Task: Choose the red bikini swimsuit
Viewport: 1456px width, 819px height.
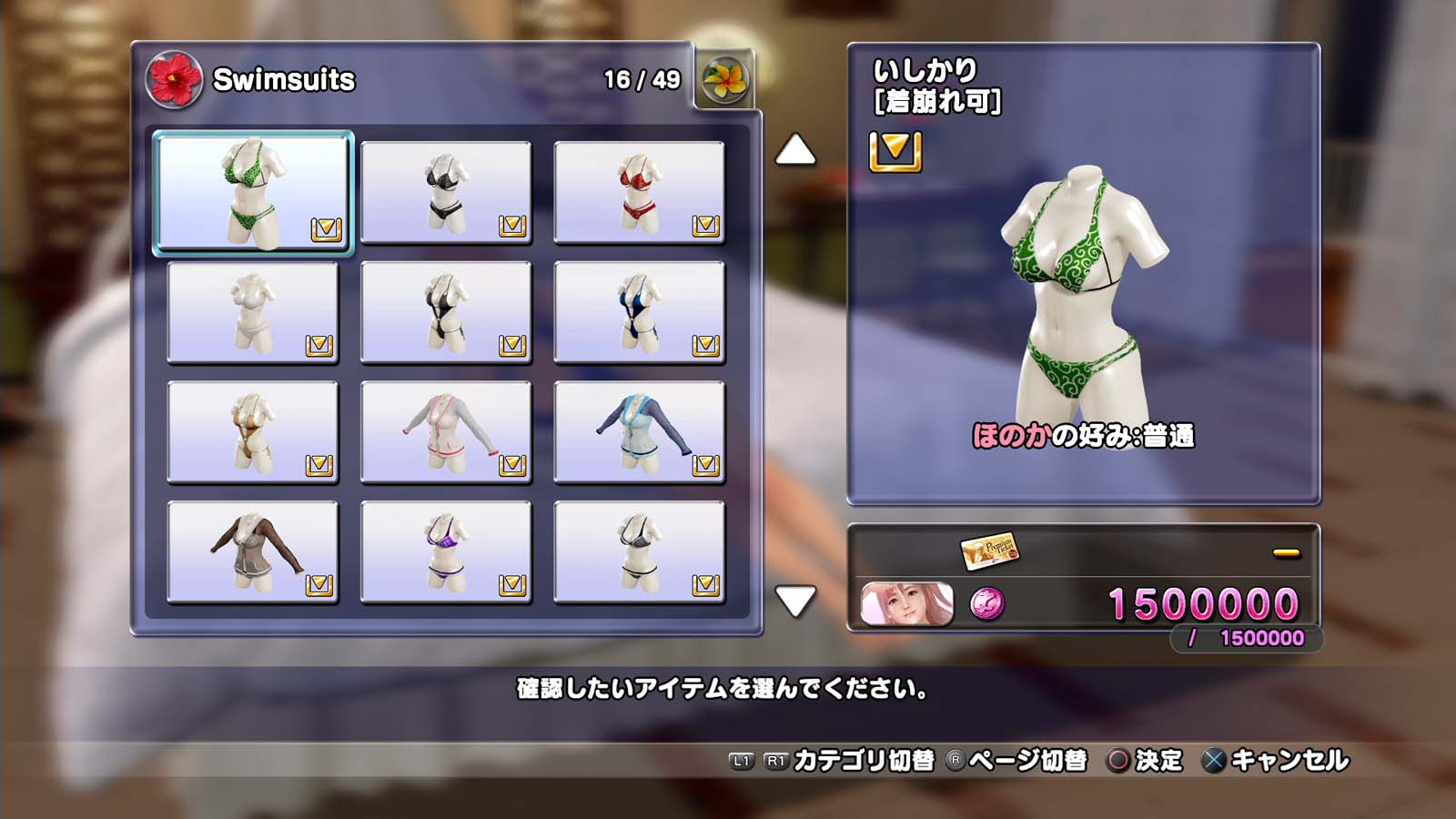Action: [639, 193]
